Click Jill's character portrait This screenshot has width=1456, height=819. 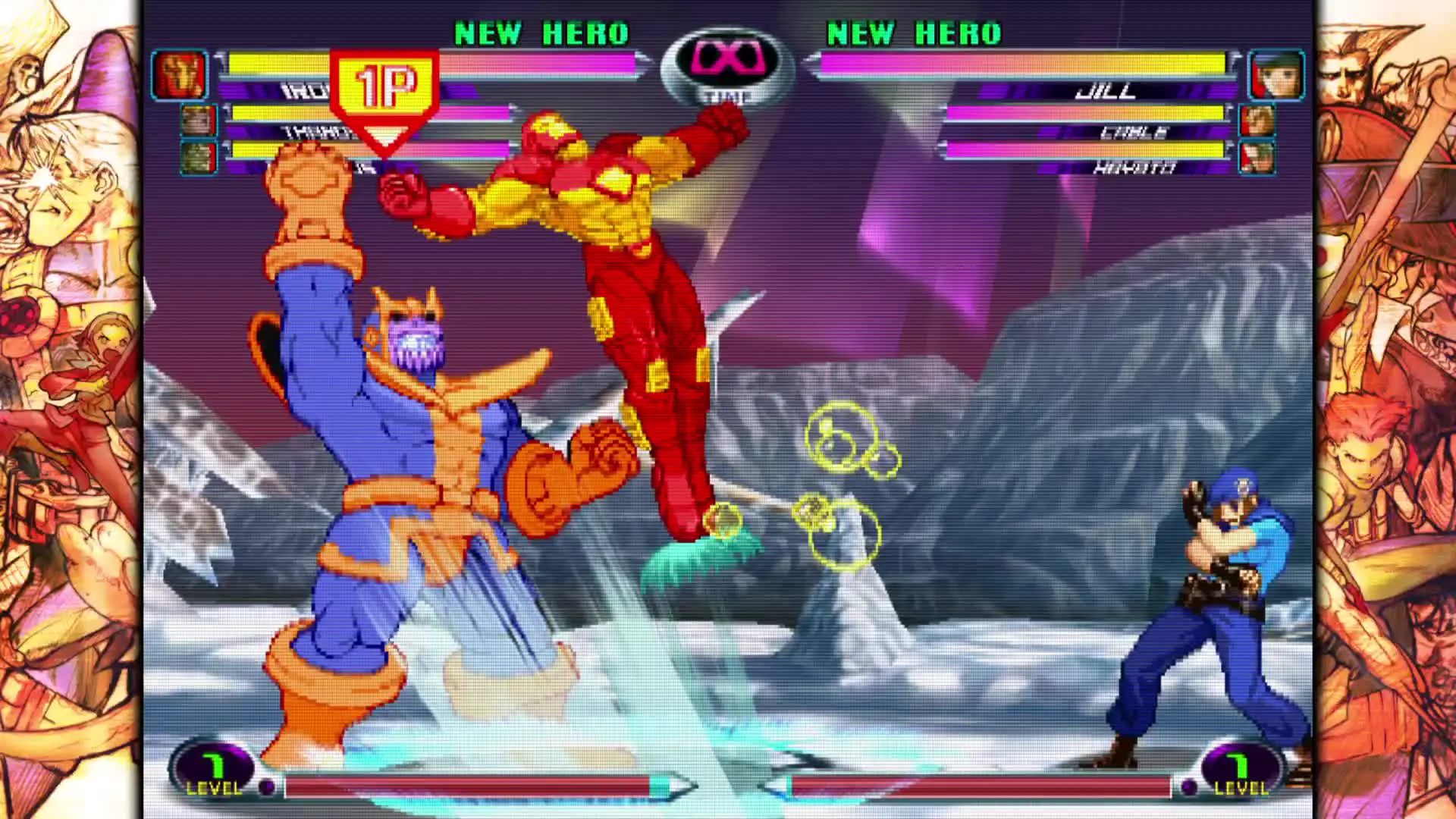[x=1276, y=75]
